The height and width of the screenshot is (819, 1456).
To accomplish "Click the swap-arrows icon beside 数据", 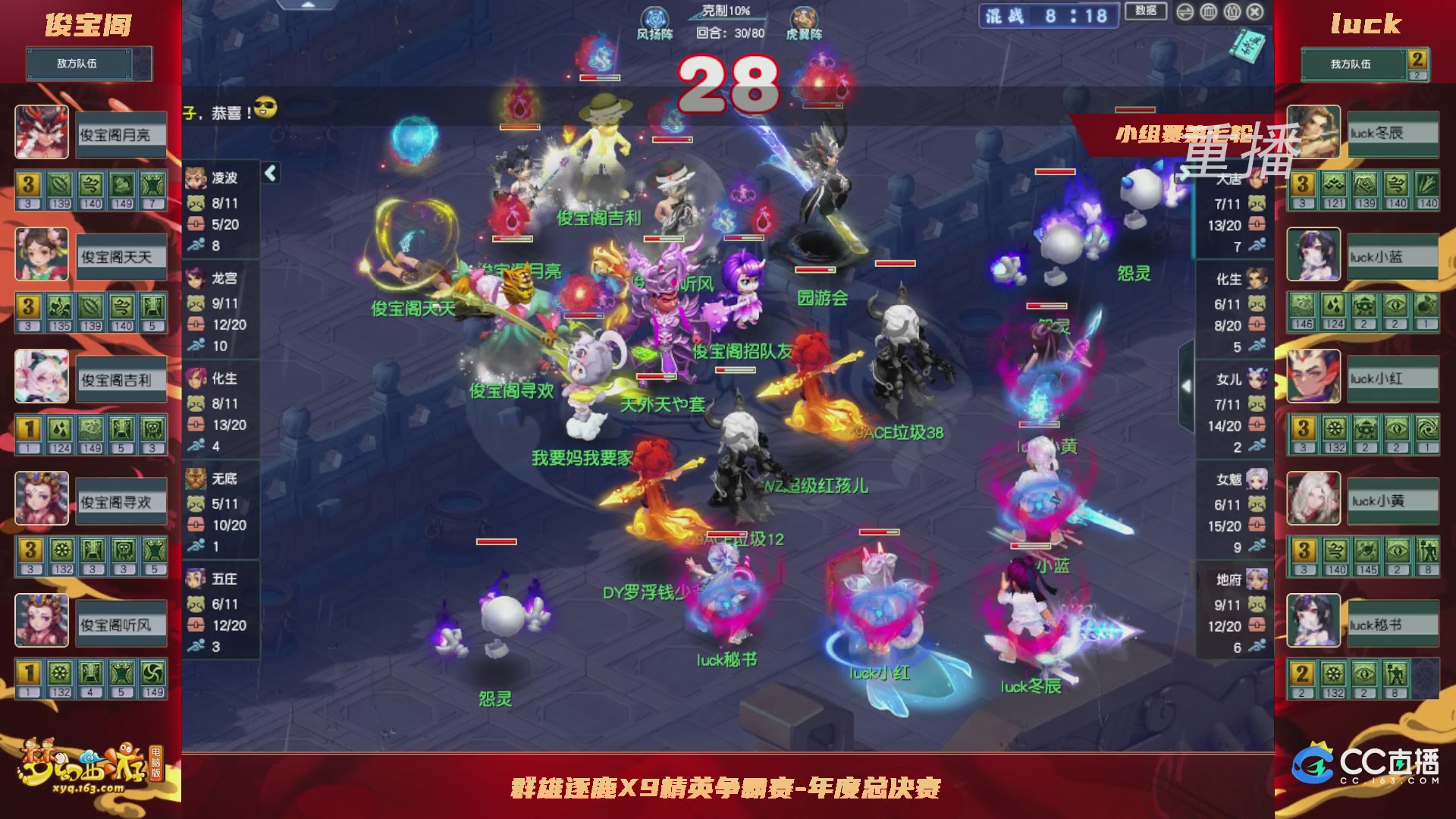I will (x=1185, y=12).
